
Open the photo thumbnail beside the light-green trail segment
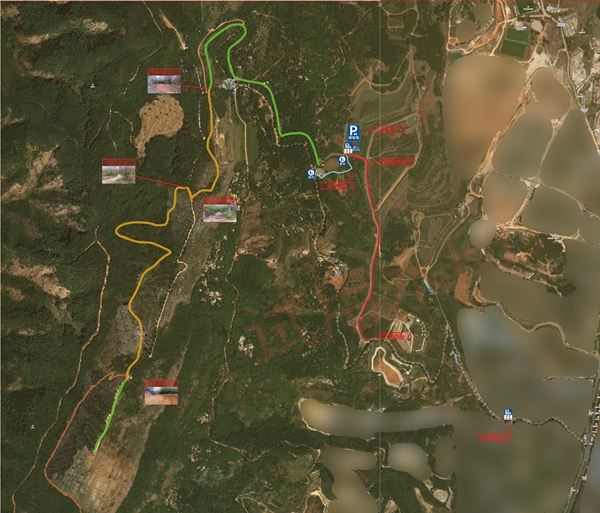pyautogui.click(x=160, y=391)
